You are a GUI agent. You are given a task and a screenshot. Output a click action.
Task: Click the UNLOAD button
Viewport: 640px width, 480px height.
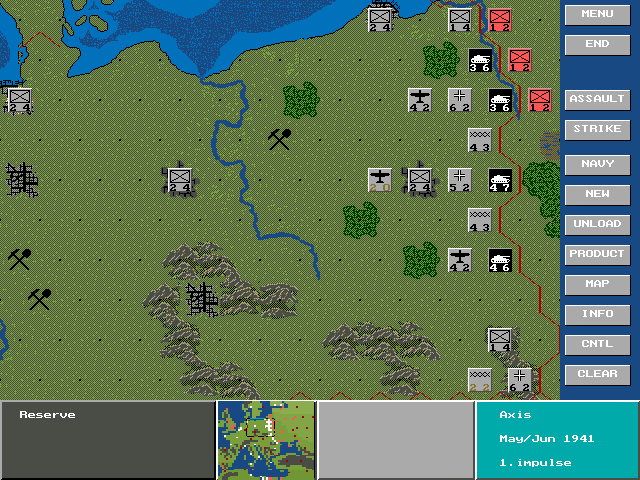(x=597, y=224)
